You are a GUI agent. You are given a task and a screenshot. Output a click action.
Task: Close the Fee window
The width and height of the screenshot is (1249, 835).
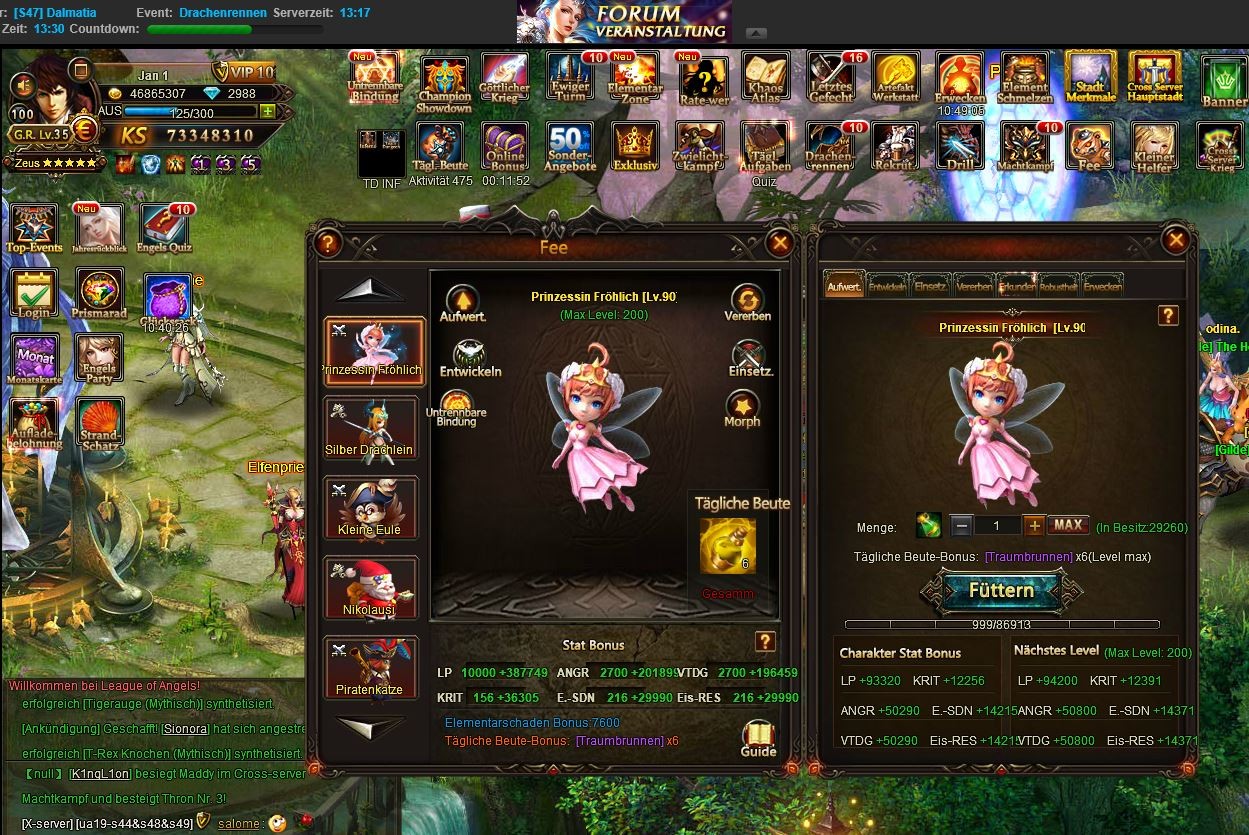point(780,243)
